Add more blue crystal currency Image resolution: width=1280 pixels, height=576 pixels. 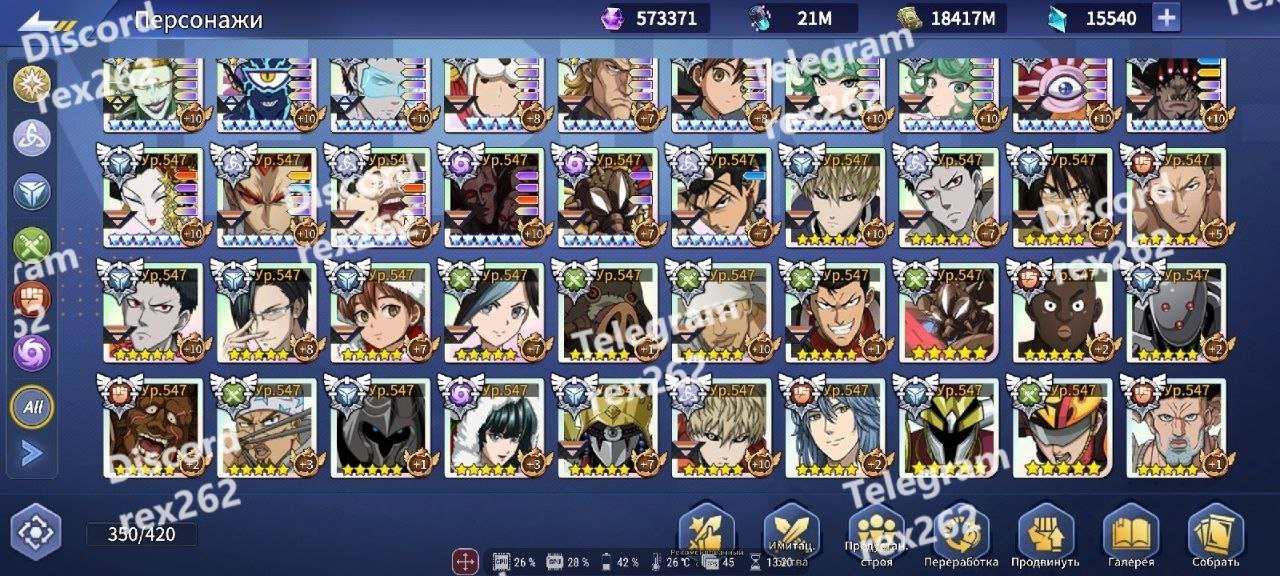point(1166,17)
